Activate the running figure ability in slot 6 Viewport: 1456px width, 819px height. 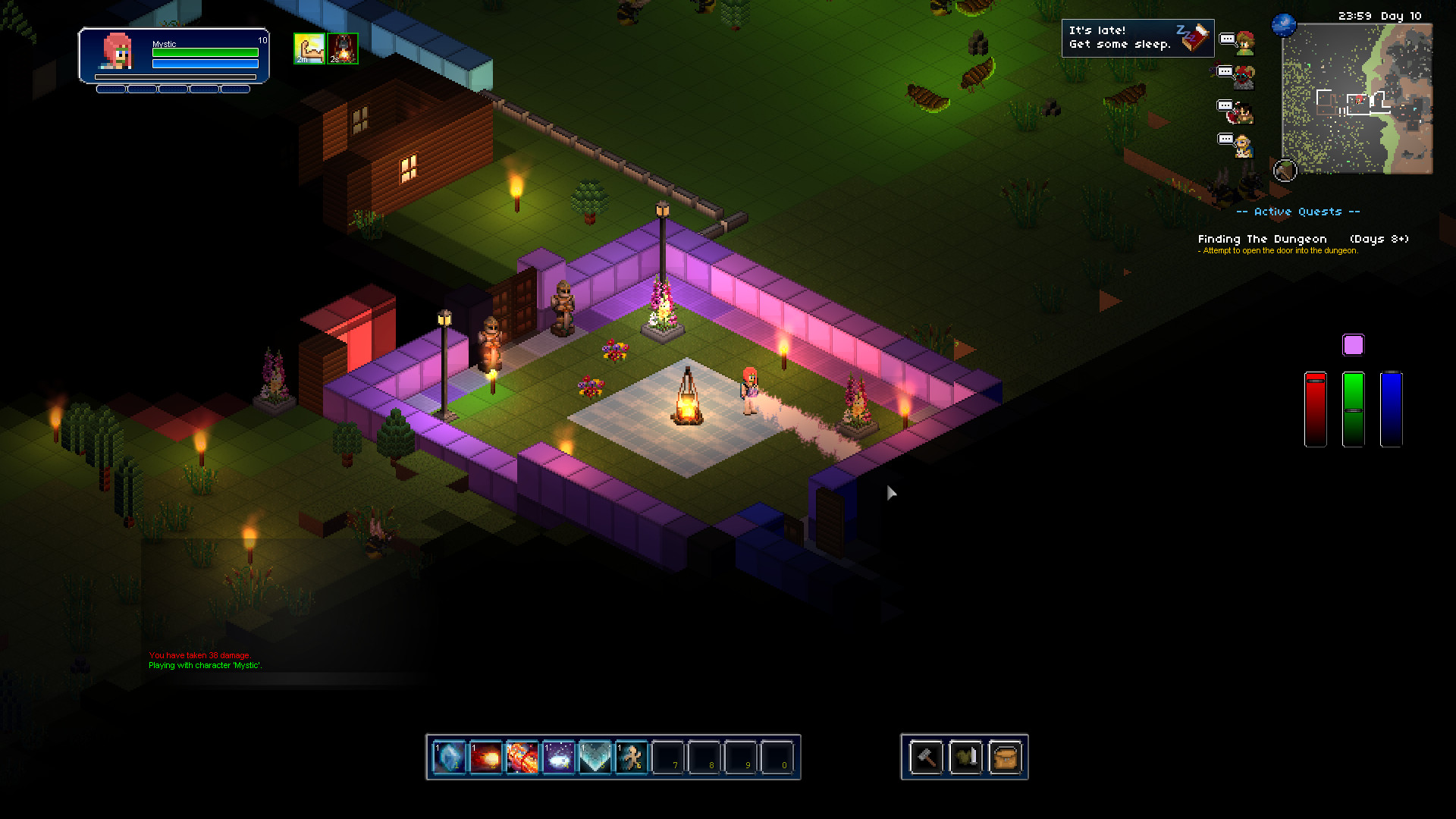pyautogui.click(x=631, y=757)
